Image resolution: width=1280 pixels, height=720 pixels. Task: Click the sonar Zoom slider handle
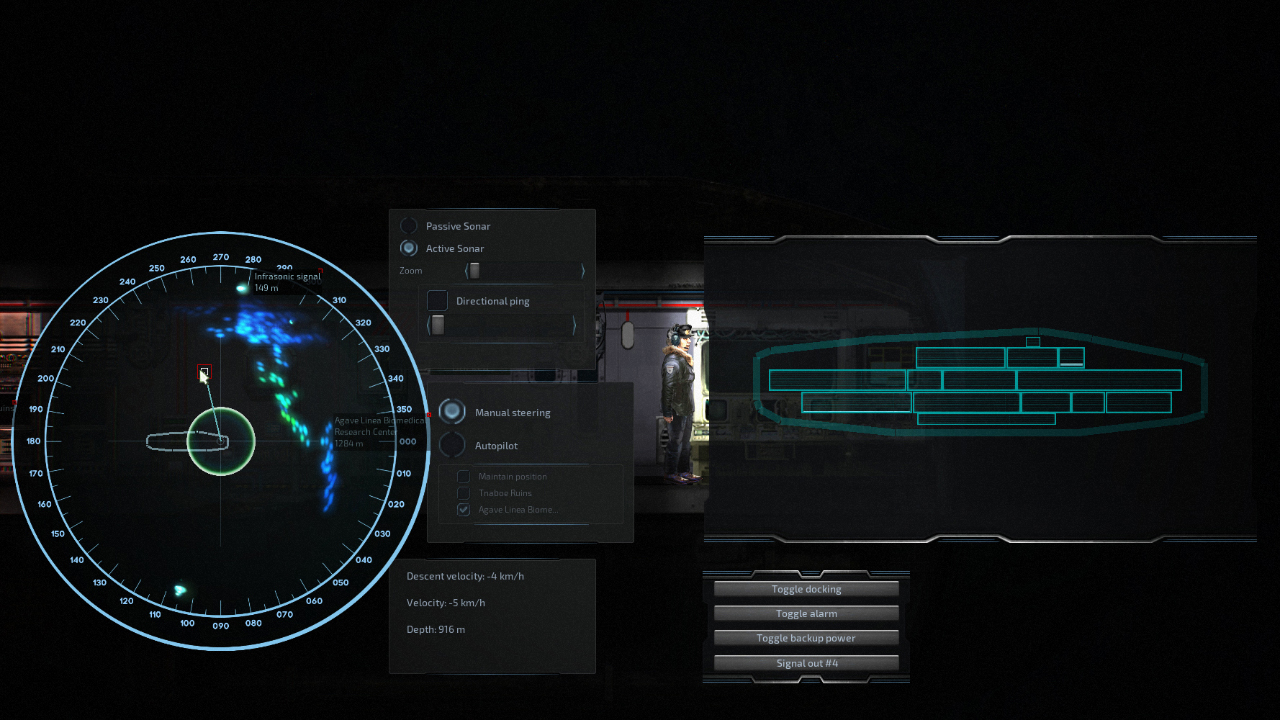click(473, 270)
